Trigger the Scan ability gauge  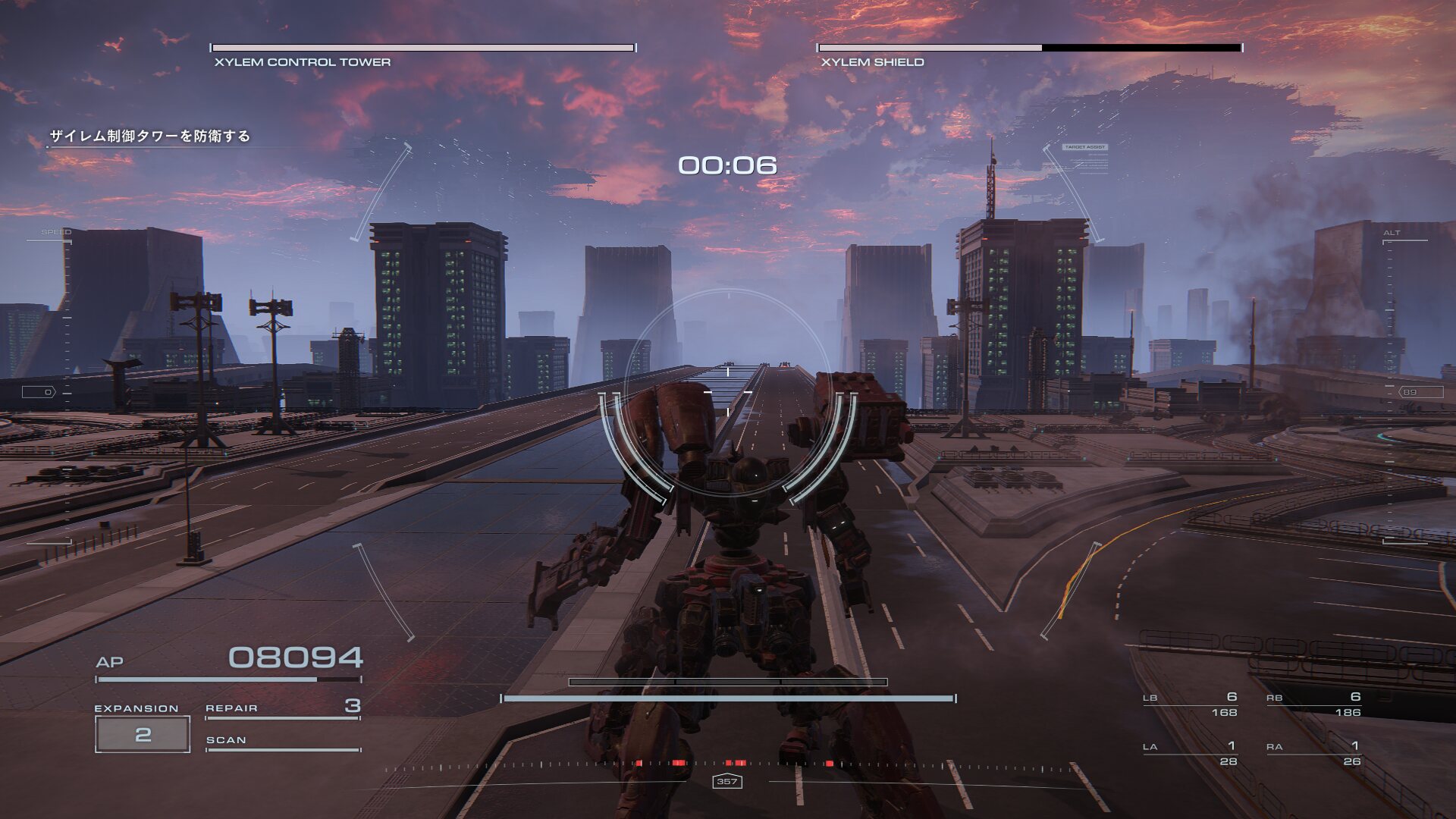pos(282,742)
